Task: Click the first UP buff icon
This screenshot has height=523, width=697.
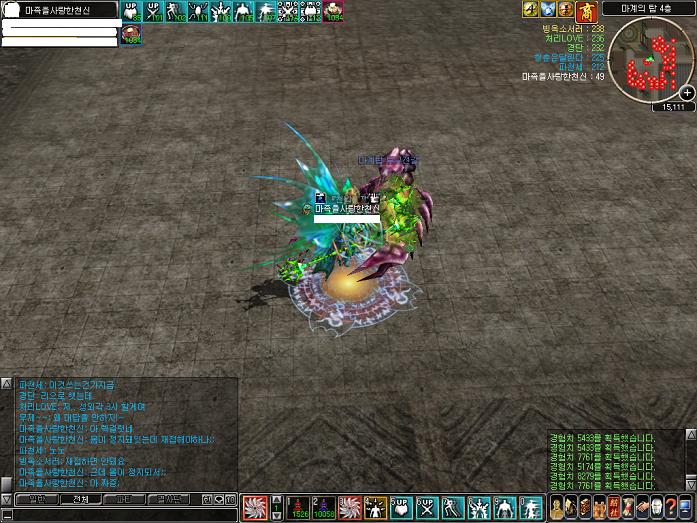Action: 128,11
